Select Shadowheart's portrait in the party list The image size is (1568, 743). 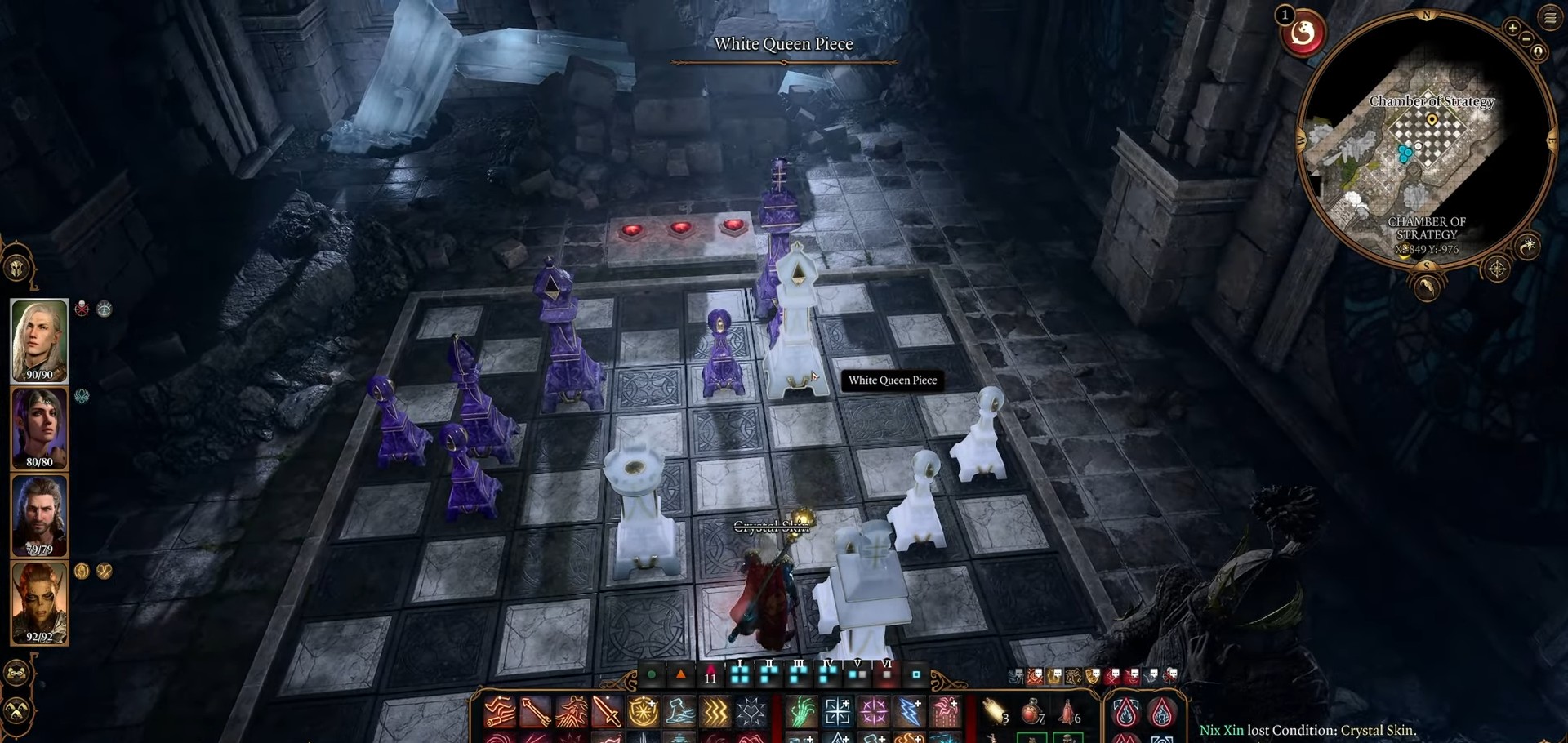pyautogui.click(x=39, y=428)
